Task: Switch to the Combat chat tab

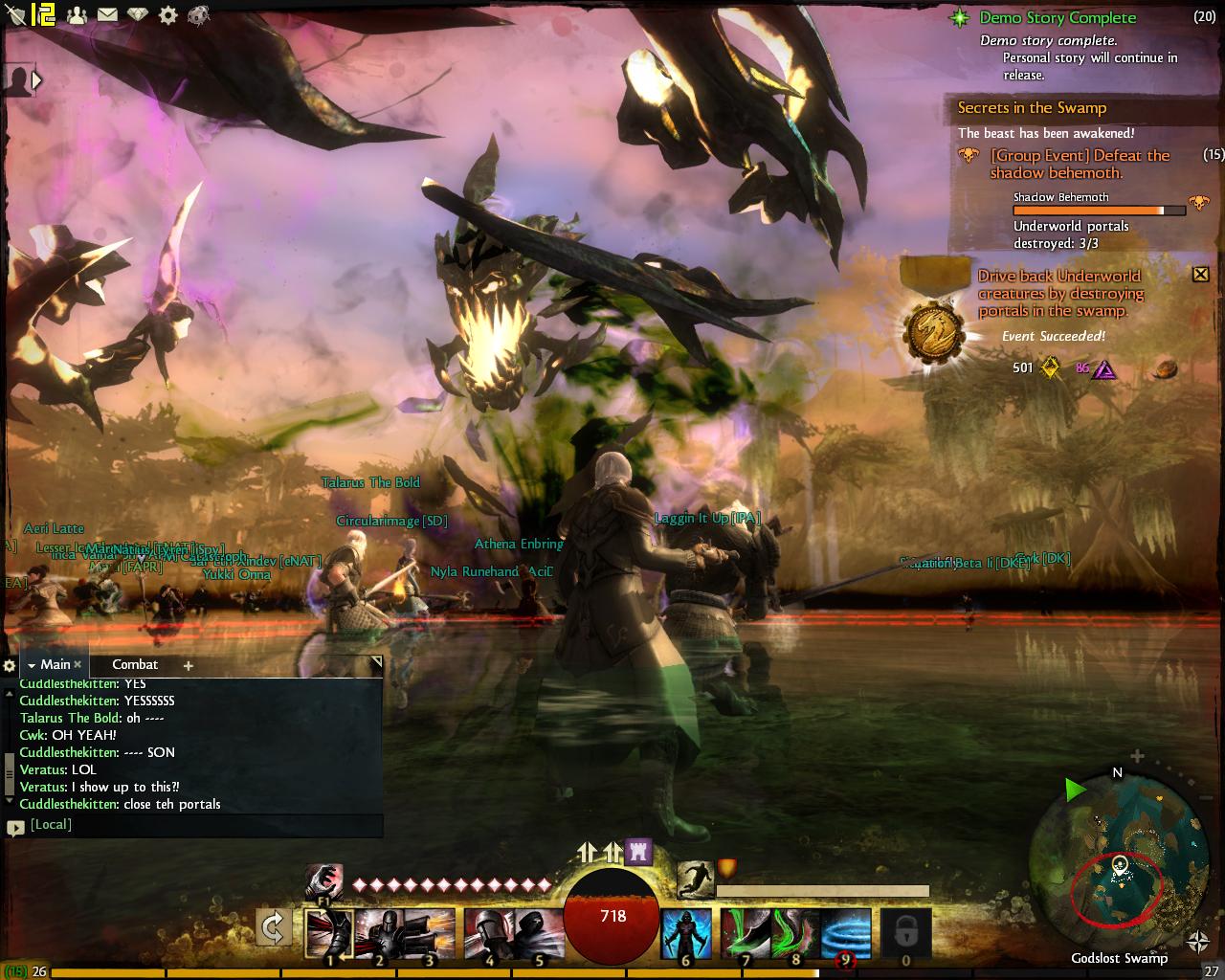Action: (135, 664)
